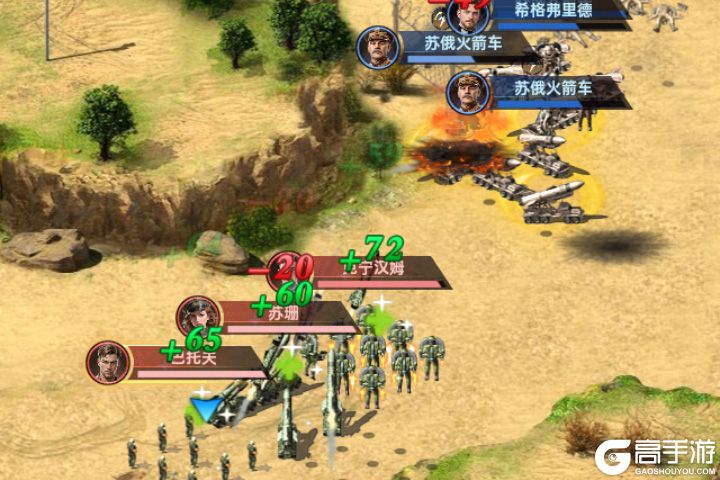Select the 坎宁汉姆 unit nameplate
The height and width of the screenshot is (480, 720).
tap(380, 269)
